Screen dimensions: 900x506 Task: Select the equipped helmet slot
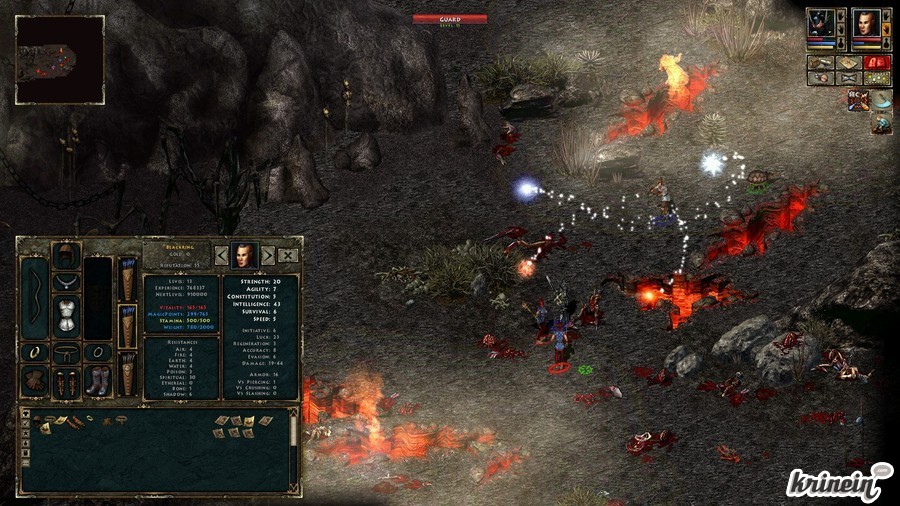click(x=66, y=254)
